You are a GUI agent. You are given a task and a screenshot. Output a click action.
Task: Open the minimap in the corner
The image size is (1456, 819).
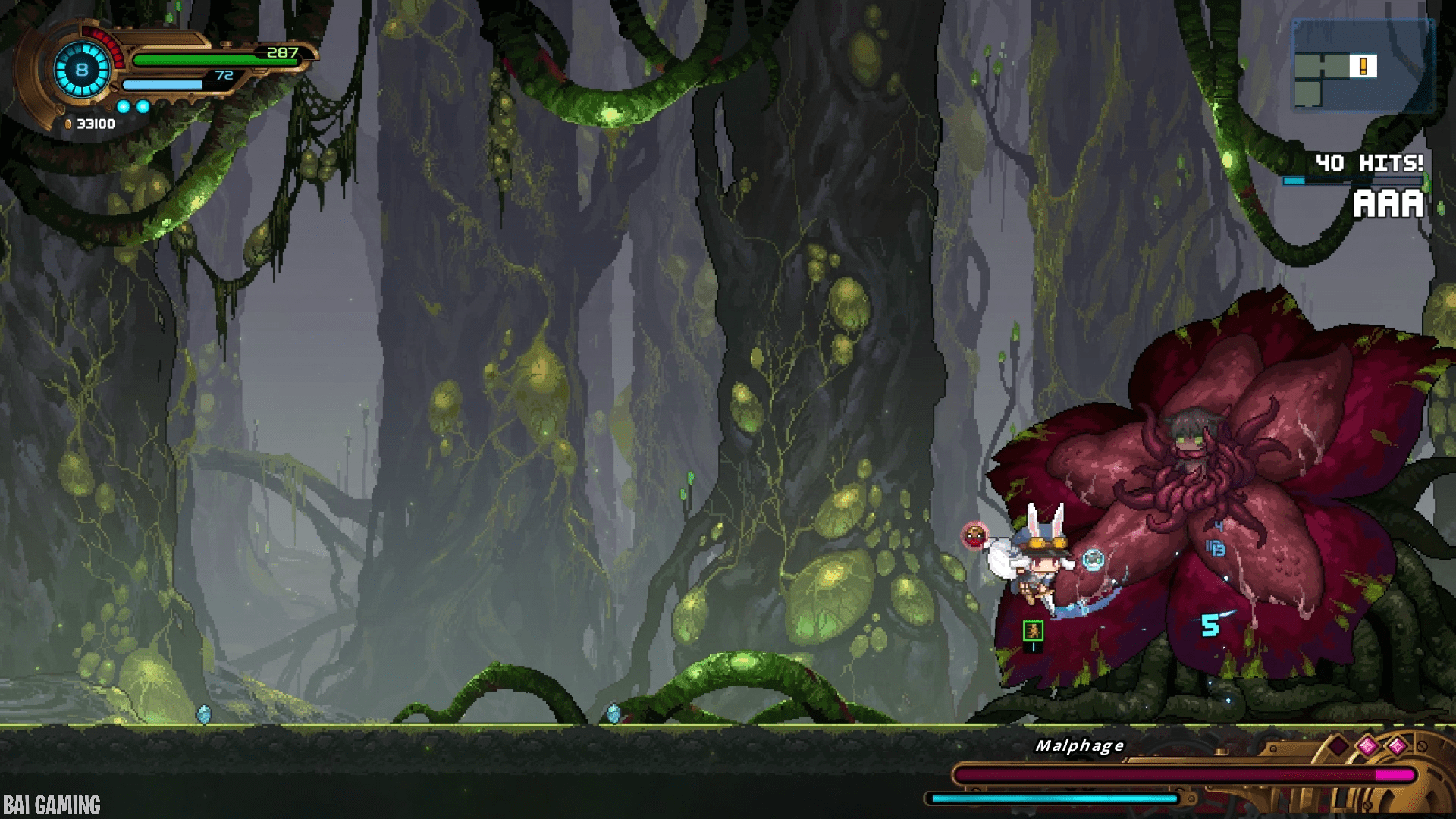pyautogui.click(x=1363, y=67)
